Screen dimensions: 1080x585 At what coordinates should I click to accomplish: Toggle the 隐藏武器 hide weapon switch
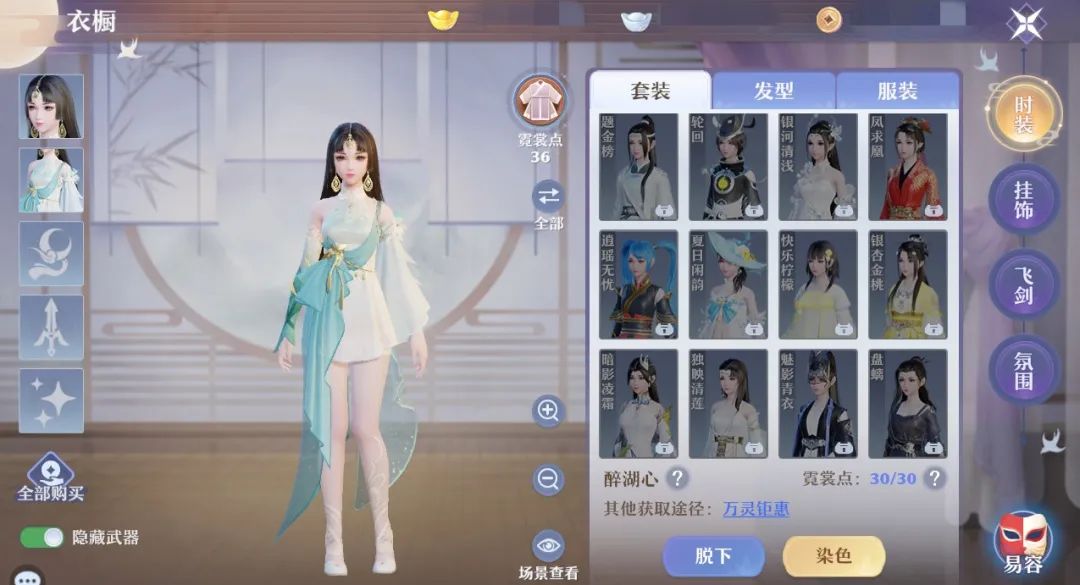click(42, 538)
